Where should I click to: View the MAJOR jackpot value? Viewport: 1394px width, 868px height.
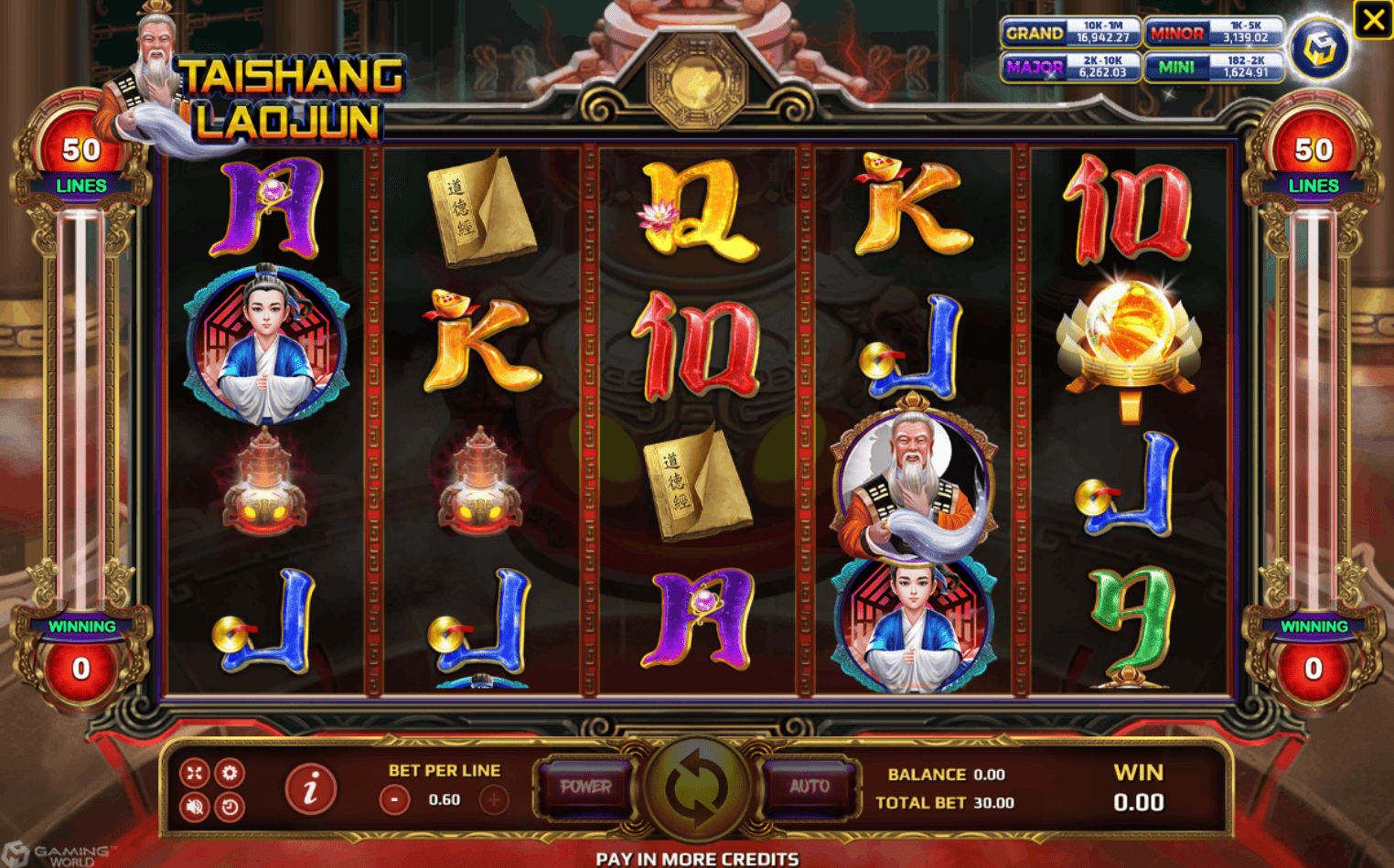1070,67
